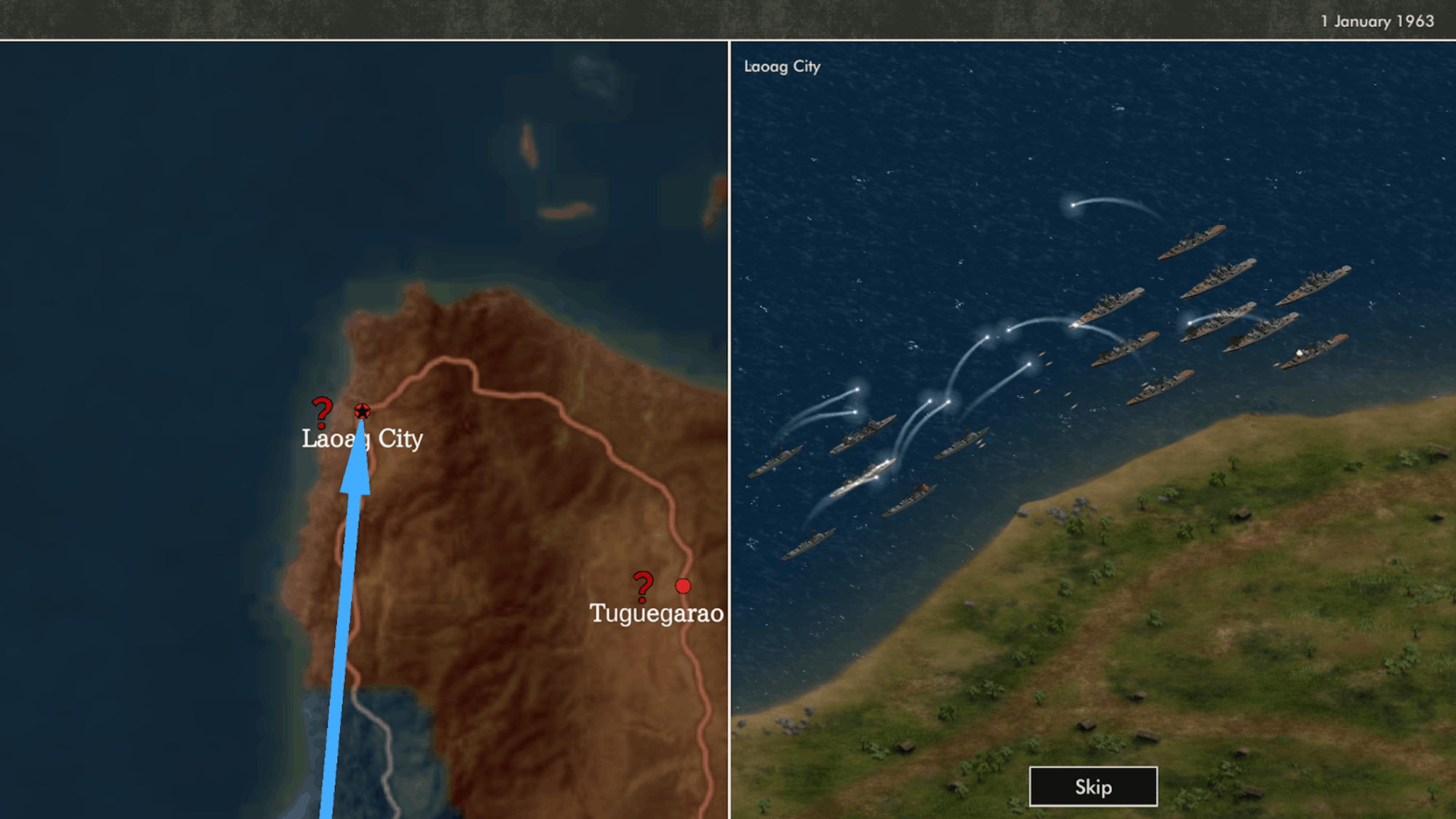Select the Tuguegarao red dot marker
This screenshot has width=1456, height=819.
(x=683, y=586)
